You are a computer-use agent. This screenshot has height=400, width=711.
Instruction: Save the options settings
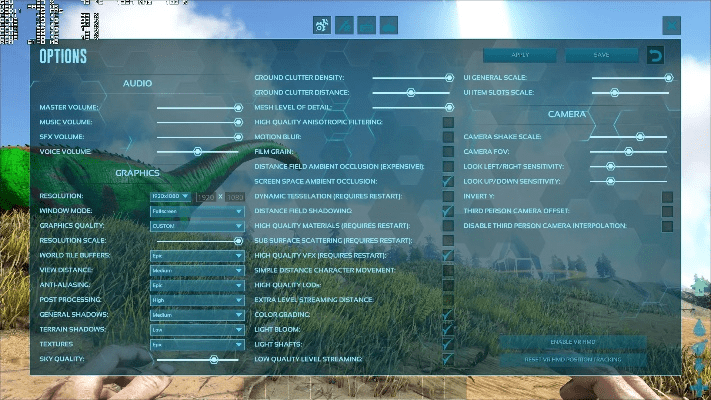point(601,55)
